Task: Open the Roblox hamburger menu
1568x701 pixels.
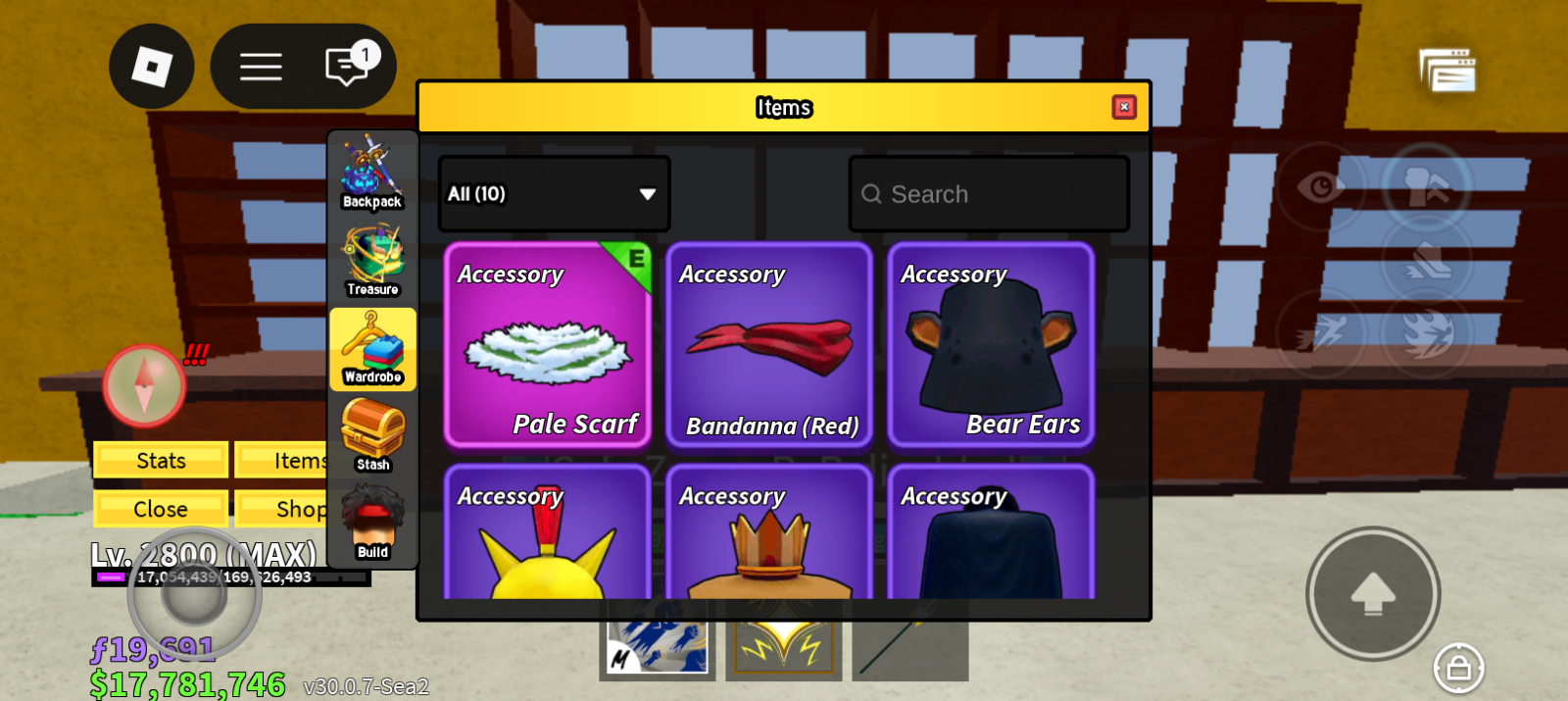Action: click(261, 67)
